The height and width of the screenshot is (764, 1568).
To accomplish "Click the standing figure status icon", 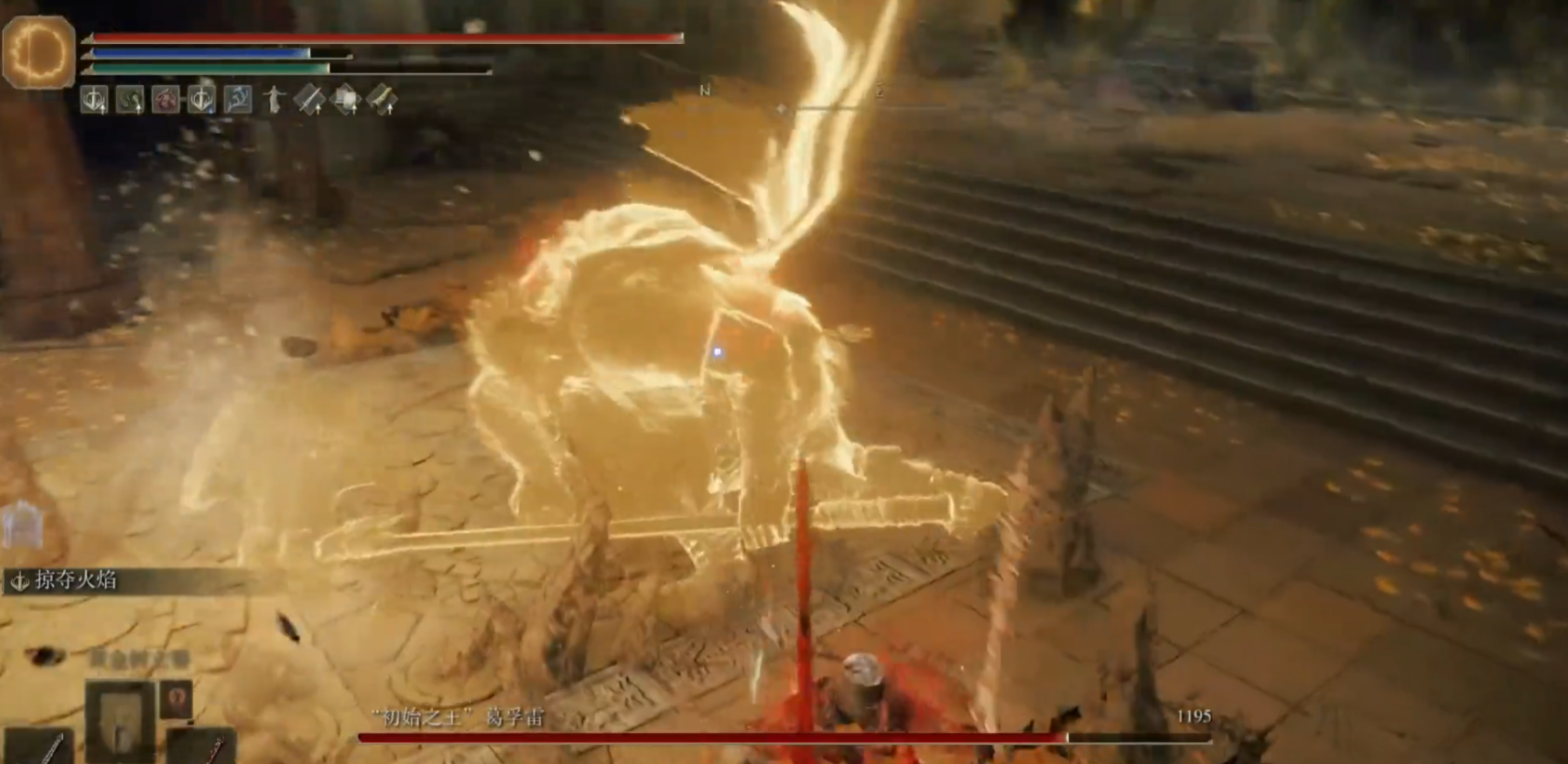I will point(273,99).
